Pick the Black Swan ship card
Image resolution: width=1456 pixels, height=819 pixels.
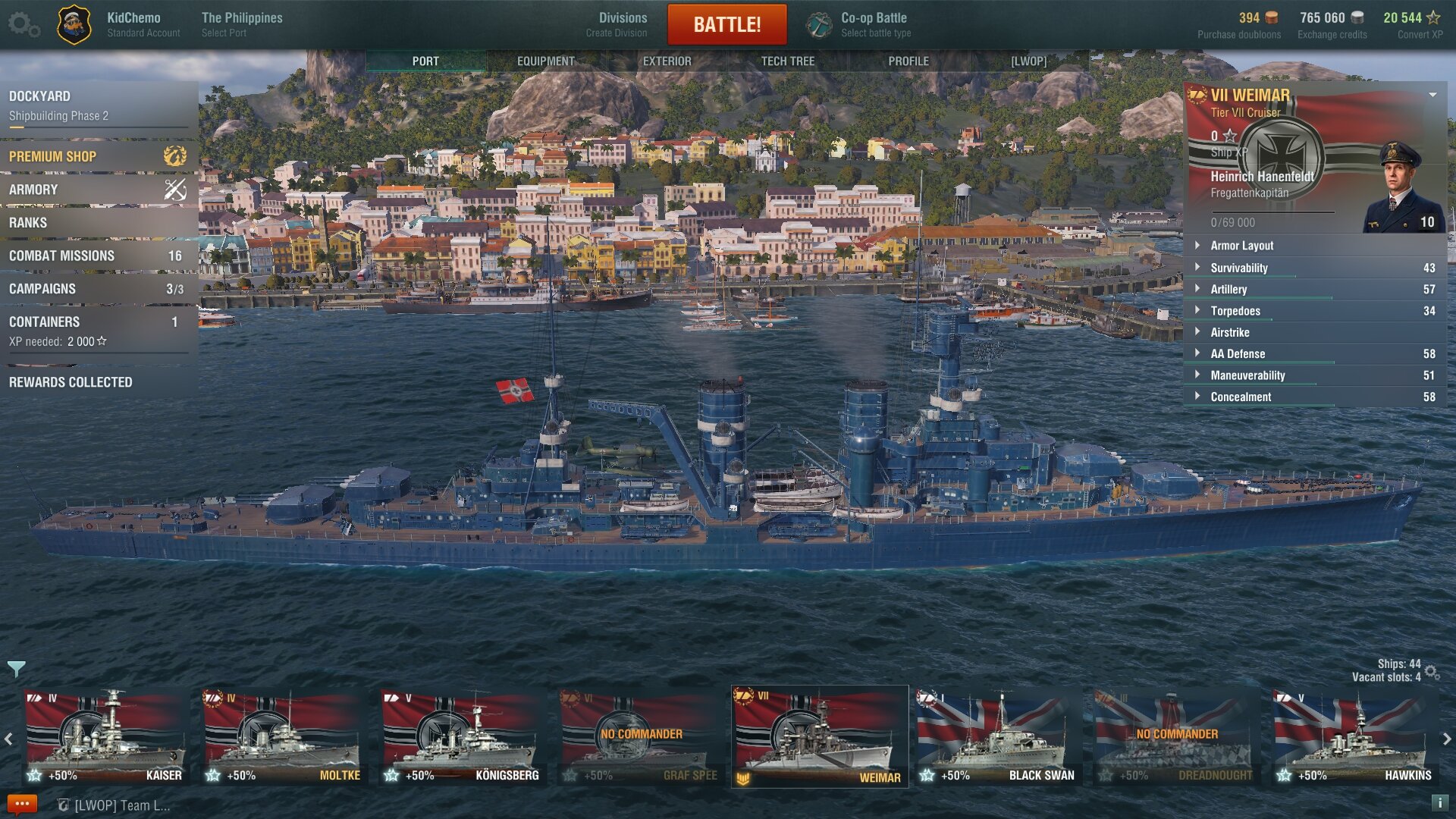coord(996,736)
